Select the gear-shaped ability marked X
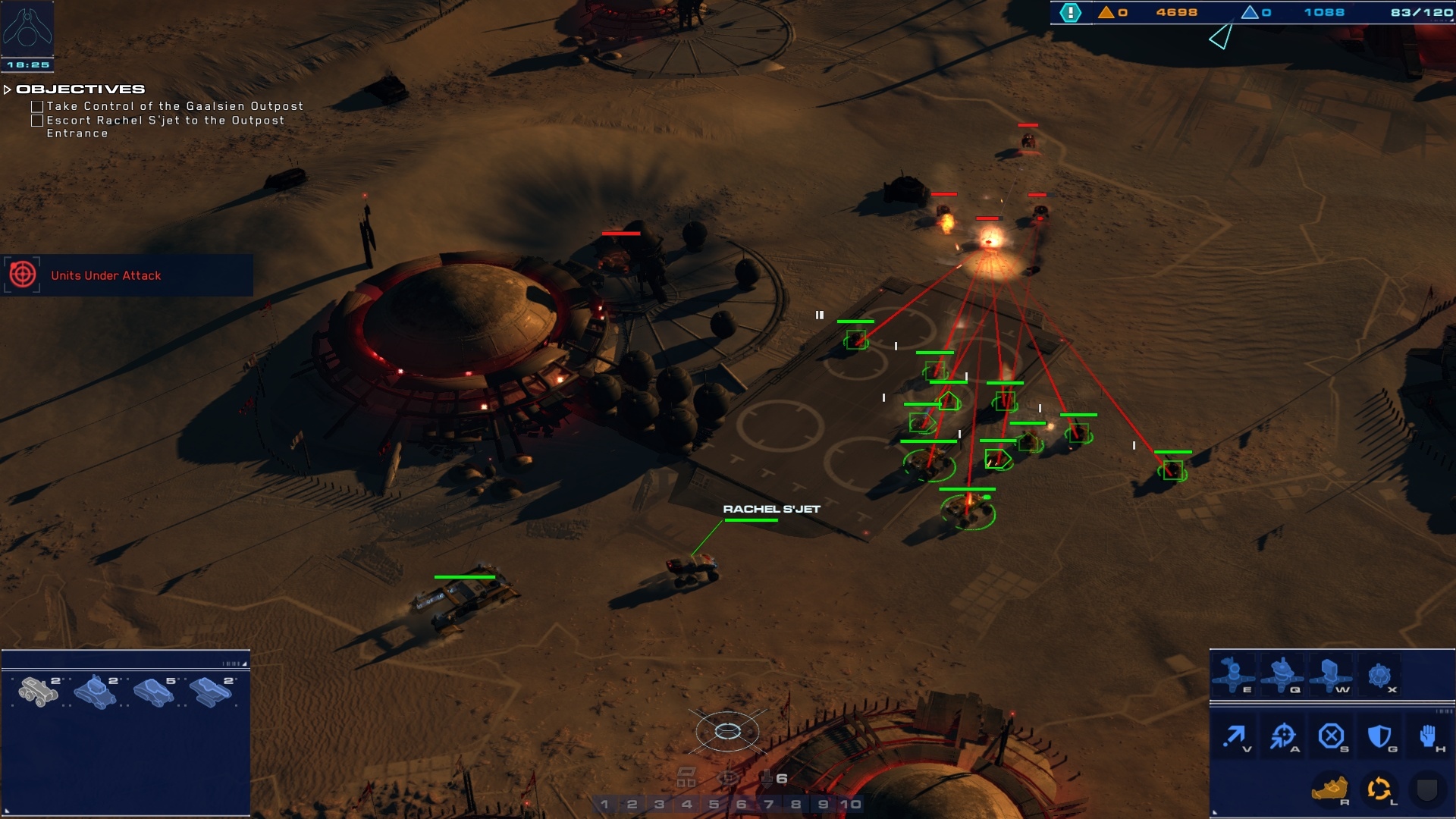 click(x=1379, y=674)
